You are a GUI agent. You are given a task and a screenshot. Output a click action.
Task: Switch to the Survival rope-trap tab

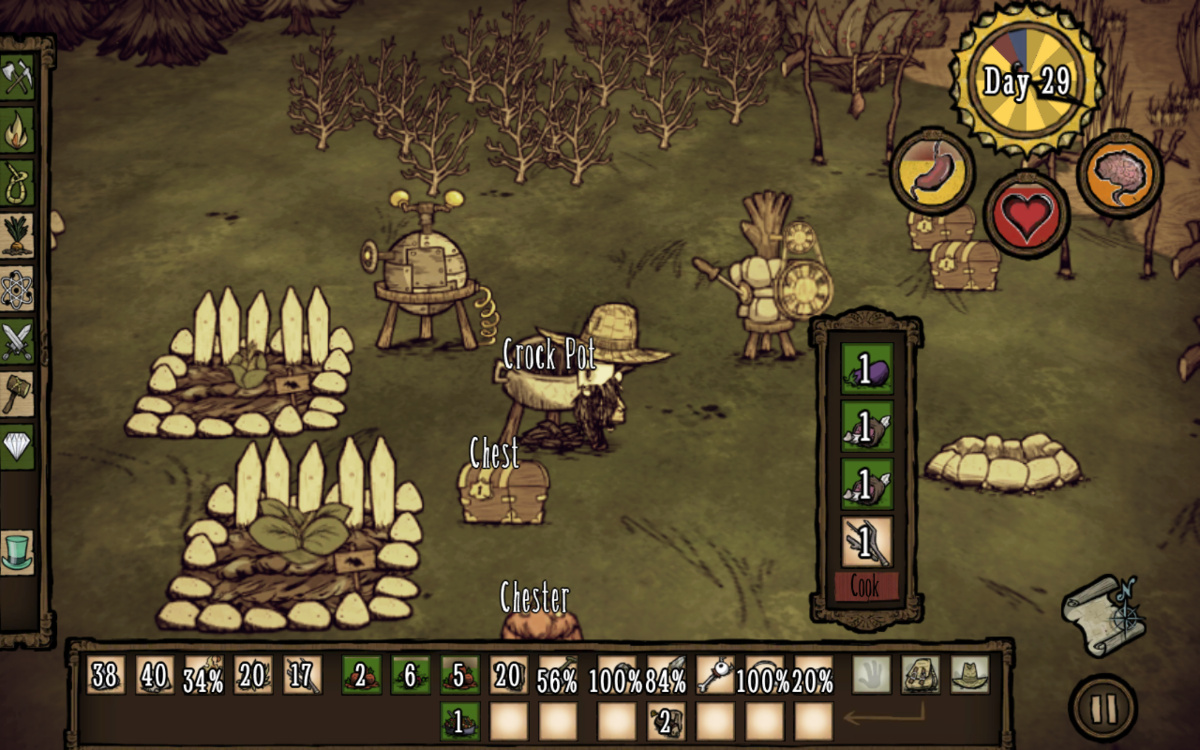(17, 182)
